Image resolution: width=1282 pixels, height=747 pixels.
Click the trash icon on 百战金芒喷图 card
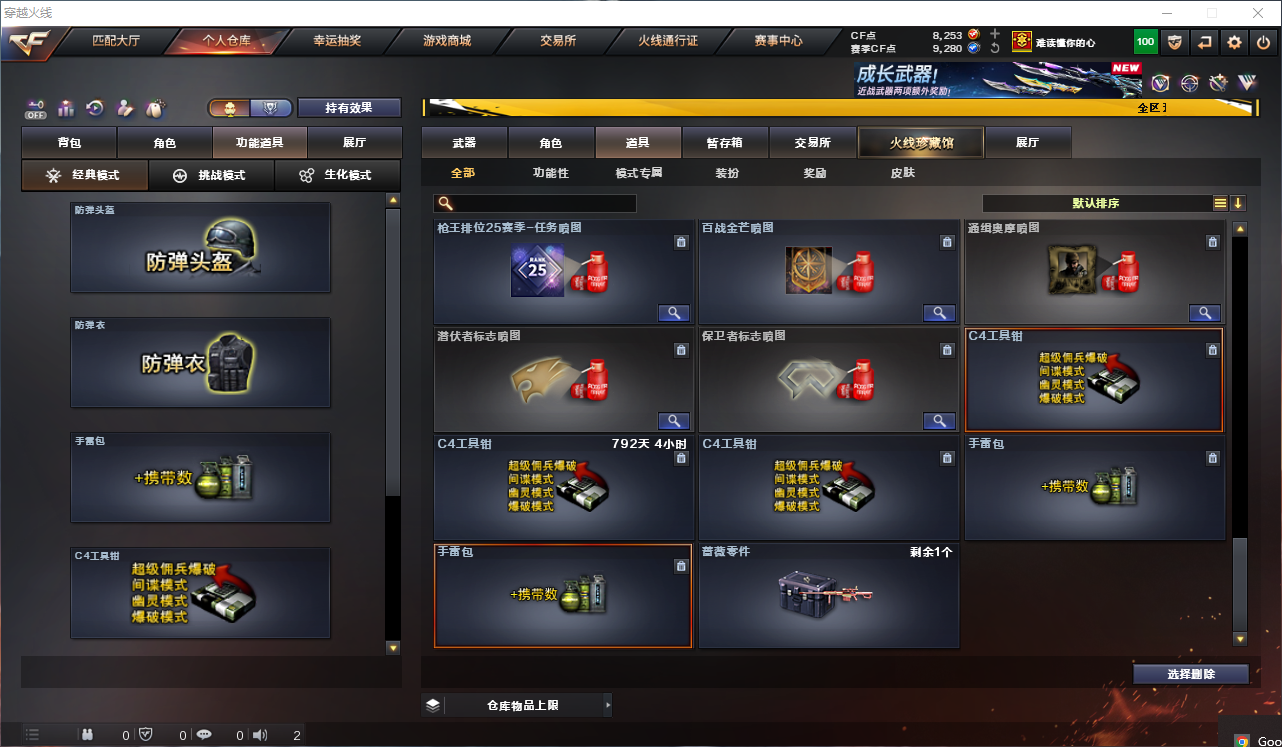[x=947, y=240]
